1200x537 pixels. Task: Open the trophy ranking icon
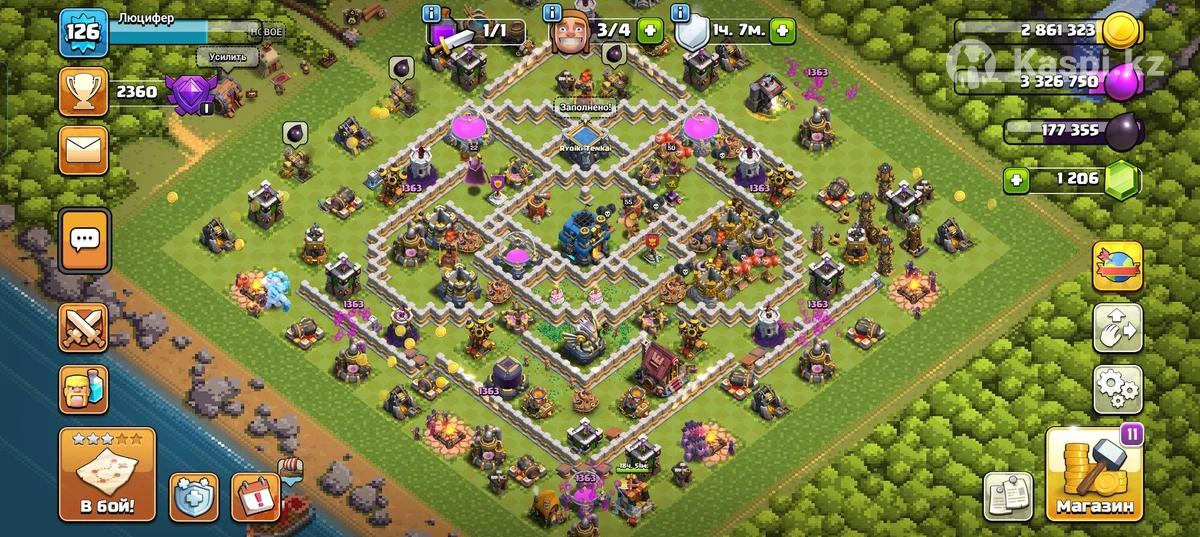coord(84,93)
